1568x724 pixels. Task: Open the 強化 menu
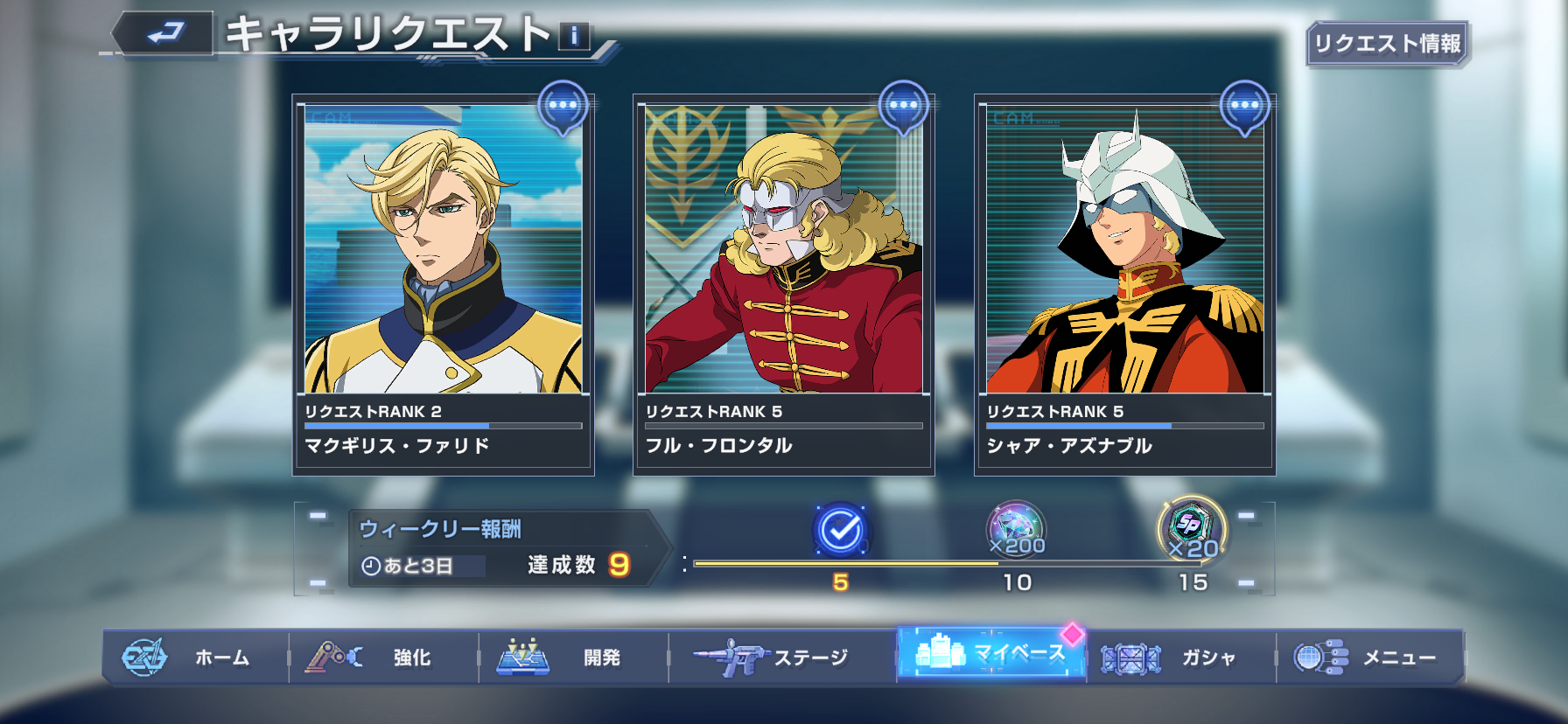[383, 658]
